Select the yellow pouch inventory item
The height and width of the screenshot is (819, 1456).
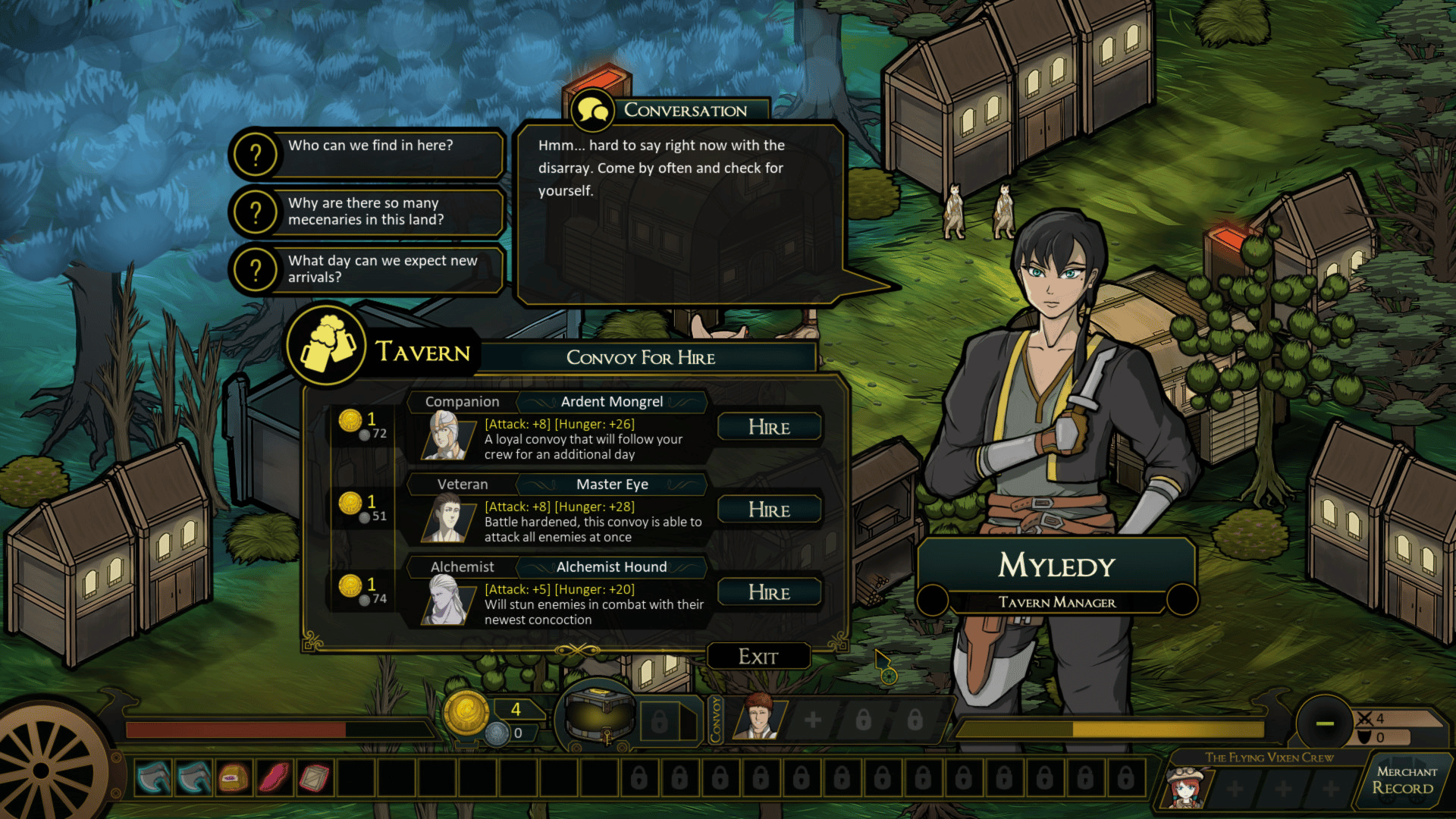coord(234,778)
